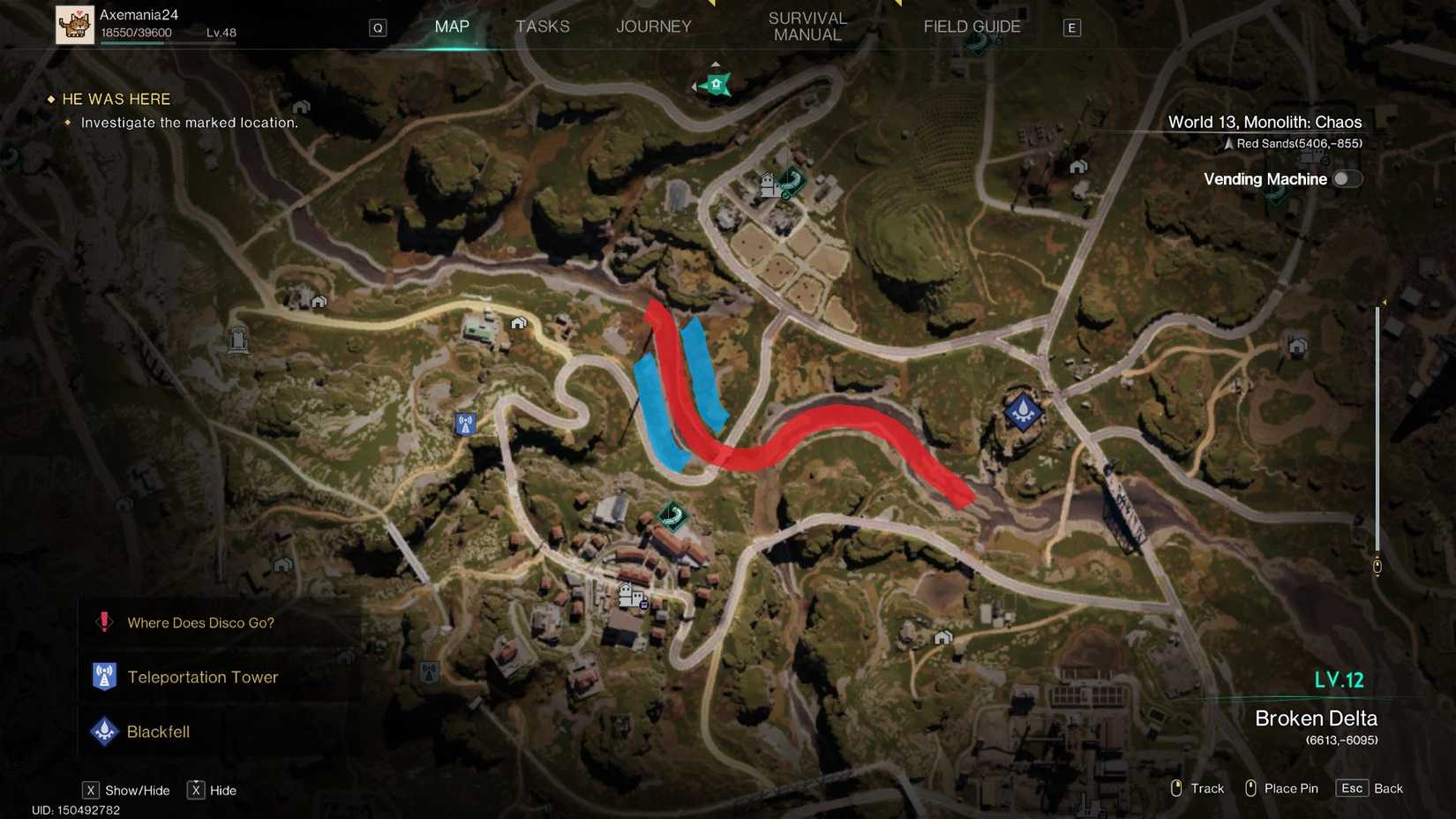Click Track to follow the quest

pyautogui.click(x=1208, y=788)
